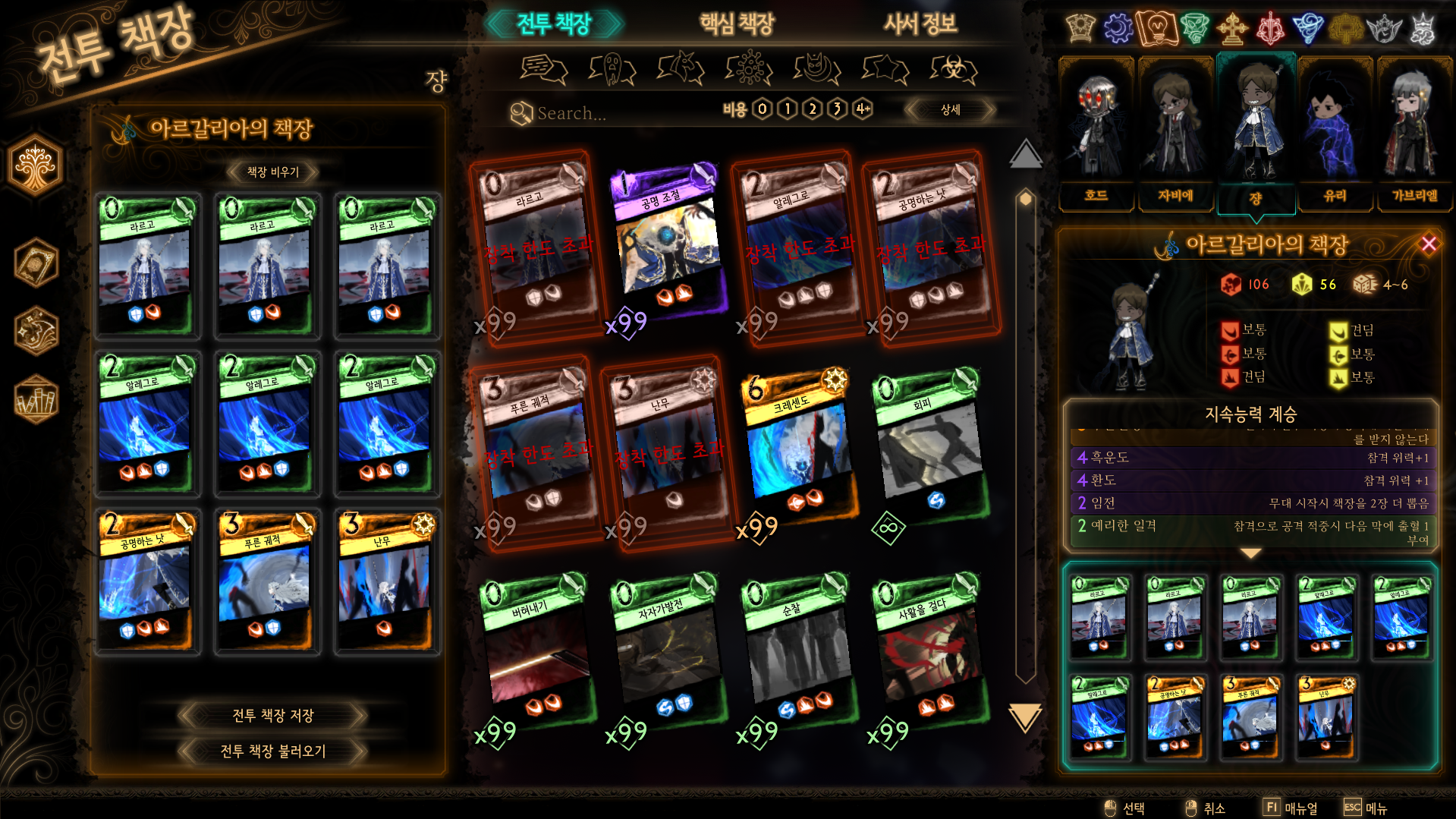Close the 아르갈리아의 책장 info panel
The height and width of the screenshot is (819, 1456).
1429,244
